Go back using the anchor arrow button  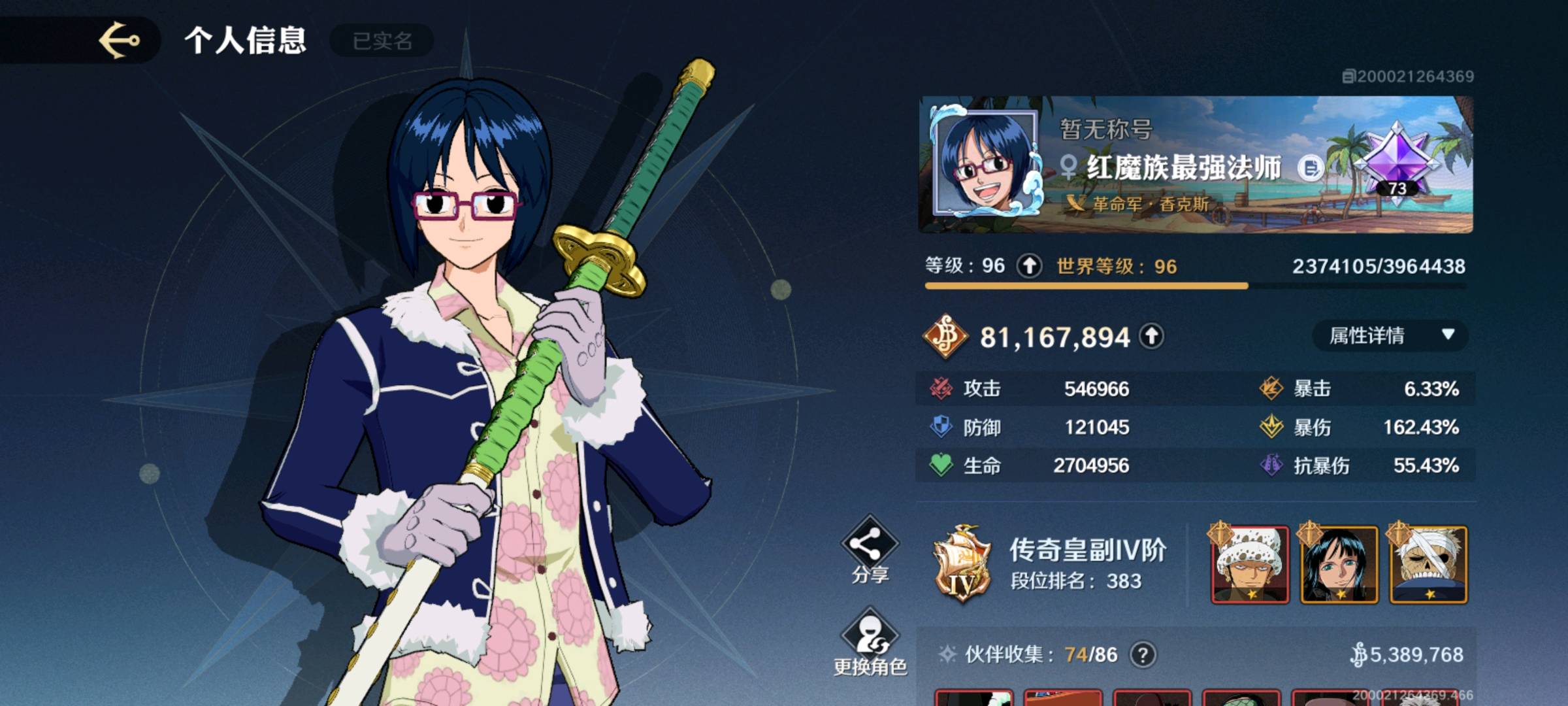(x=119, y=41)
